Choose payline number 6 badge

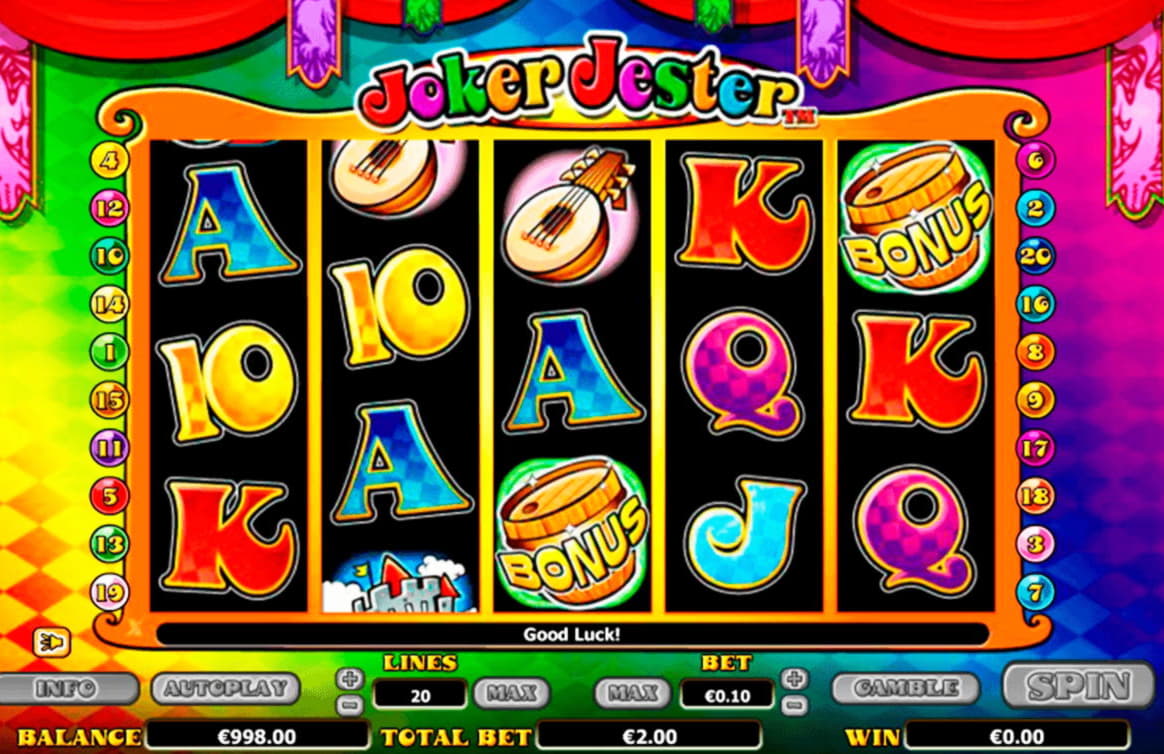pos(1036,160)
